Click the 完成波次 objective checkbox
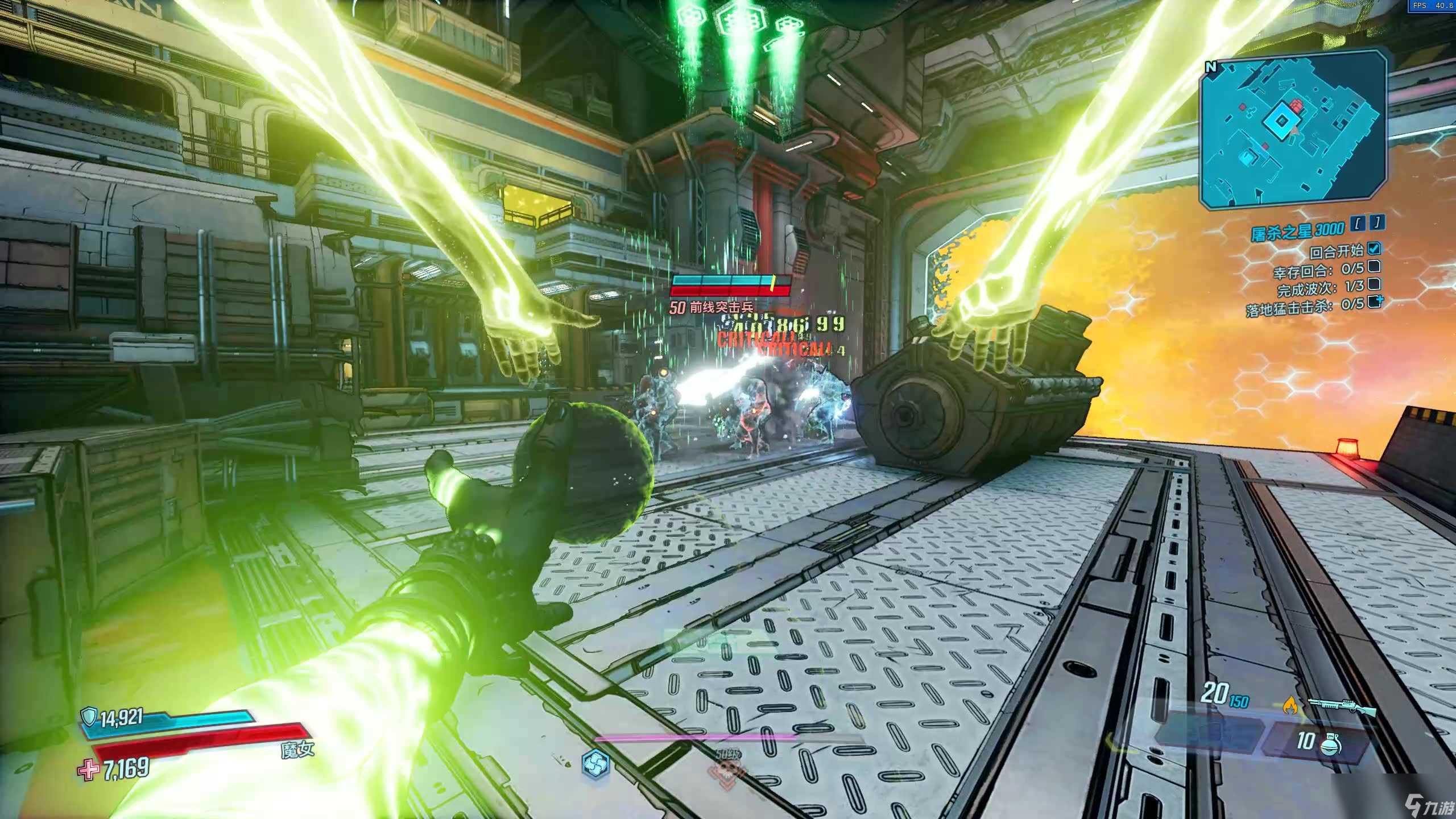Image resolution: width=1456 pixels, height=819 pixels. pyautogui.click(x=1374, y=284)
